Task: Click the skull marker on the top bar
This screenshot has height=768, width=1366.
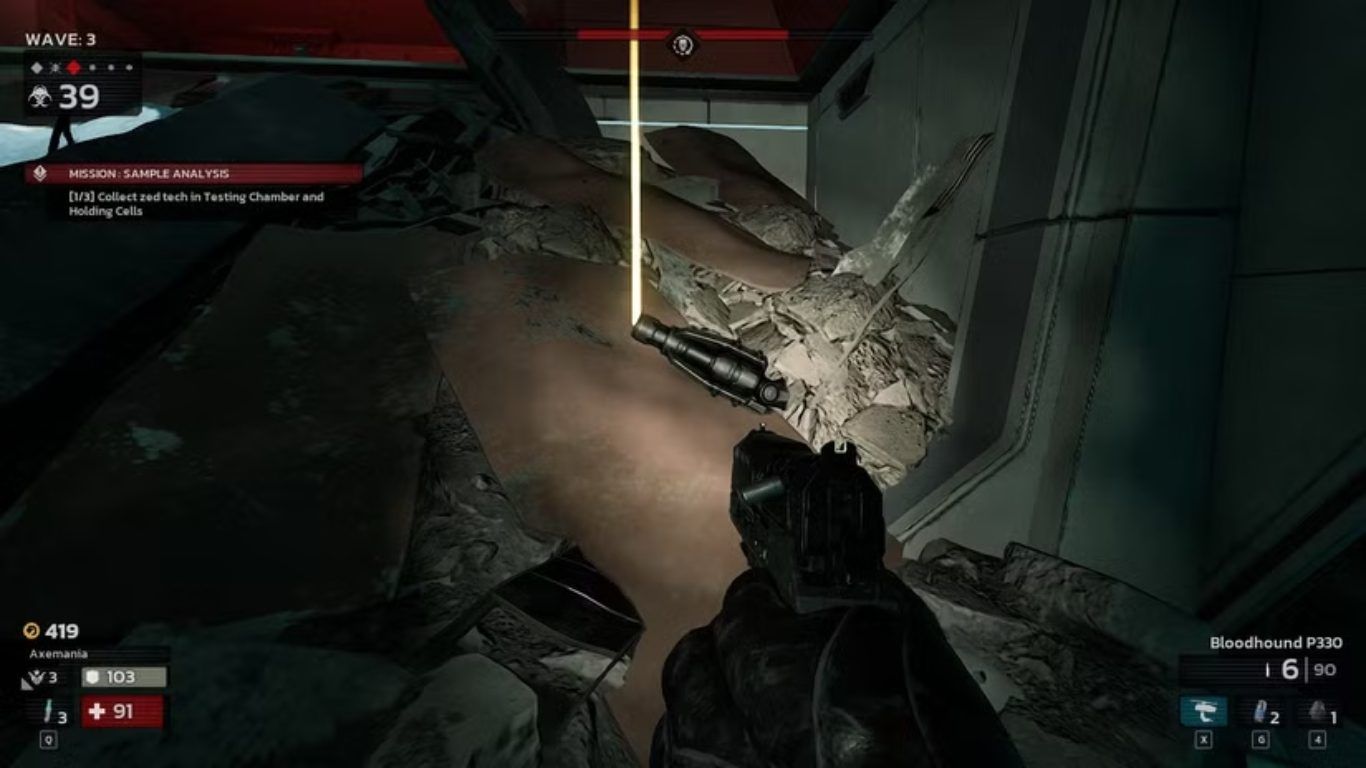Action: (683, 44)
